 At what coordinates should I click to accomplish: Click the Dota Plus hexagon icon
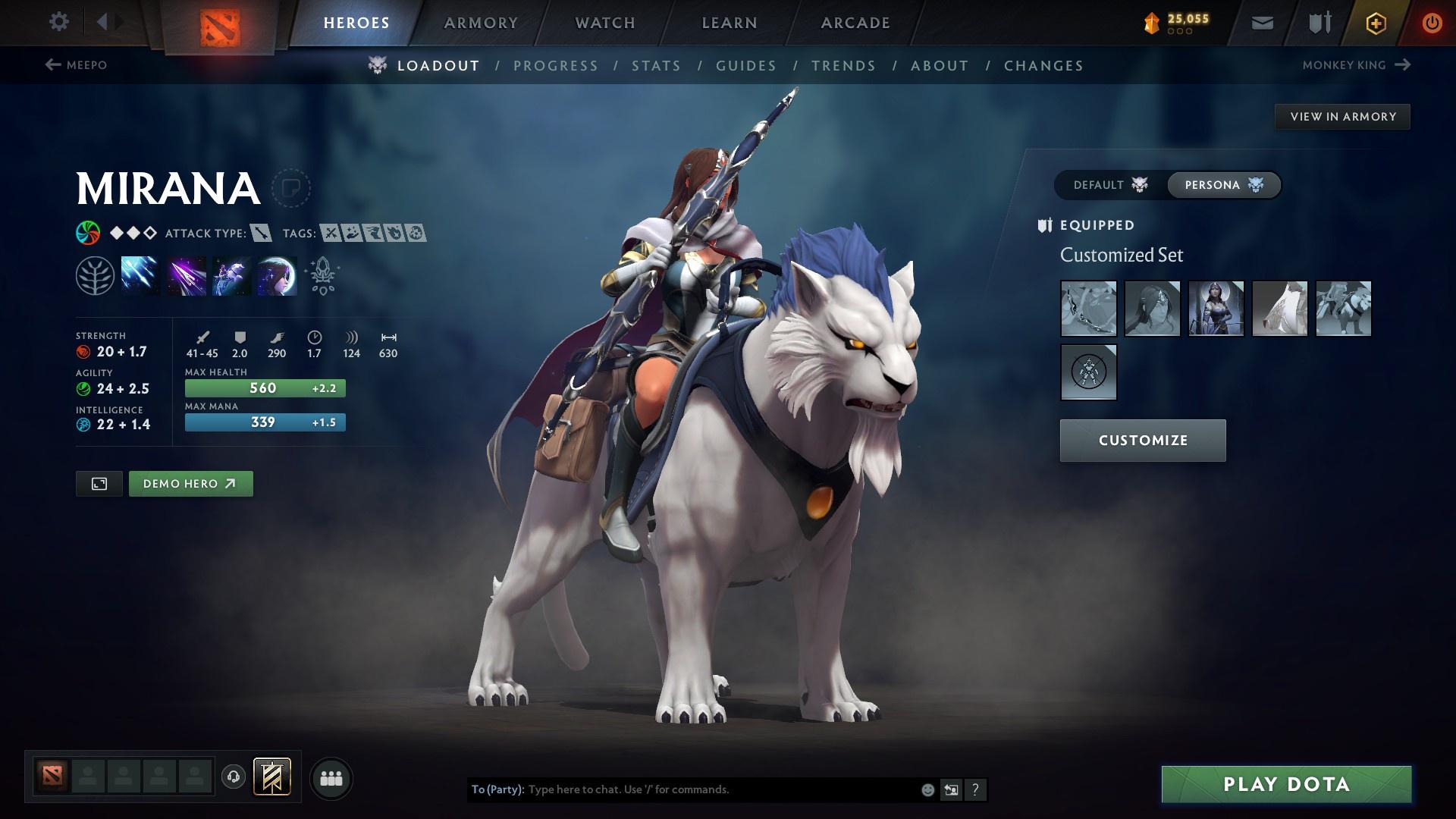(x=1375, y=22)
